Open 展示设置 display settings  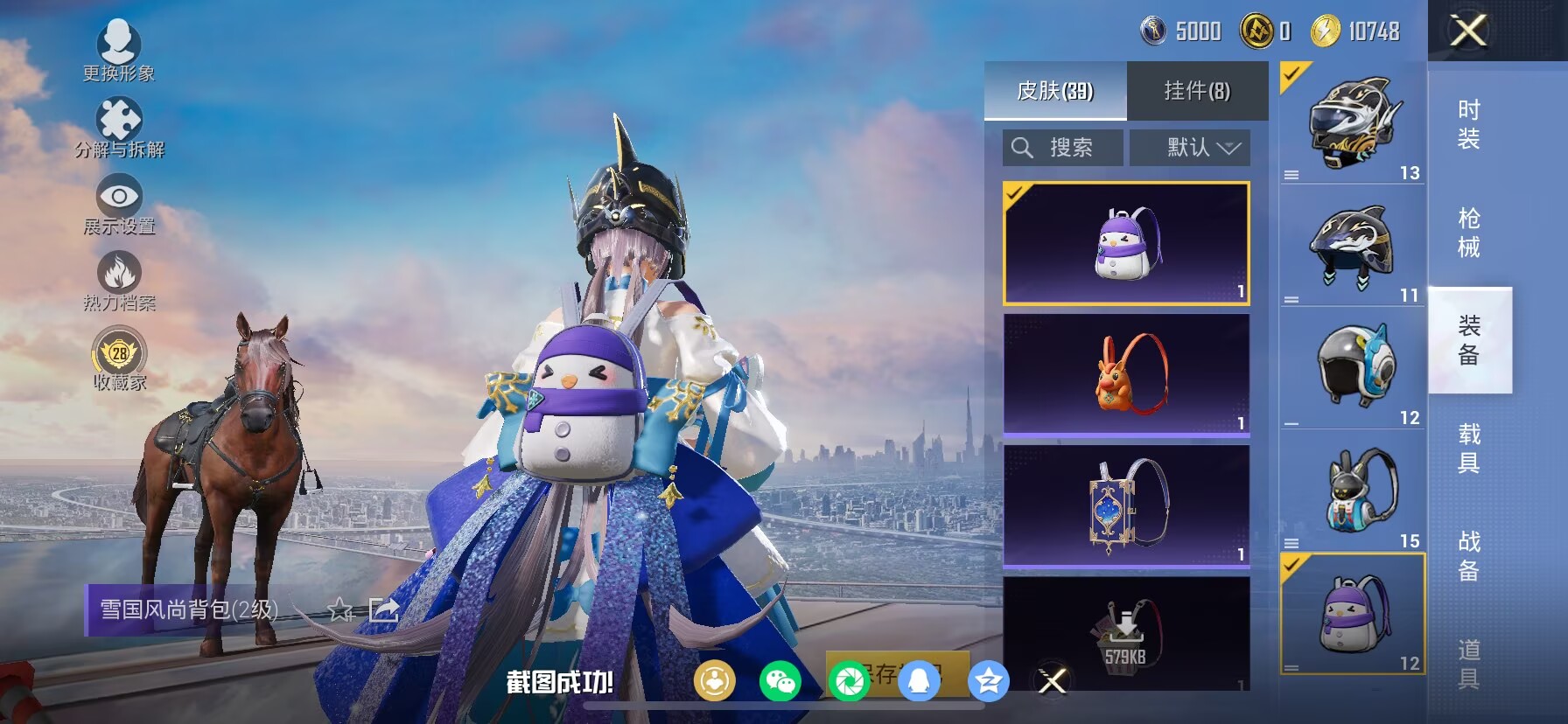pos(119,205)
